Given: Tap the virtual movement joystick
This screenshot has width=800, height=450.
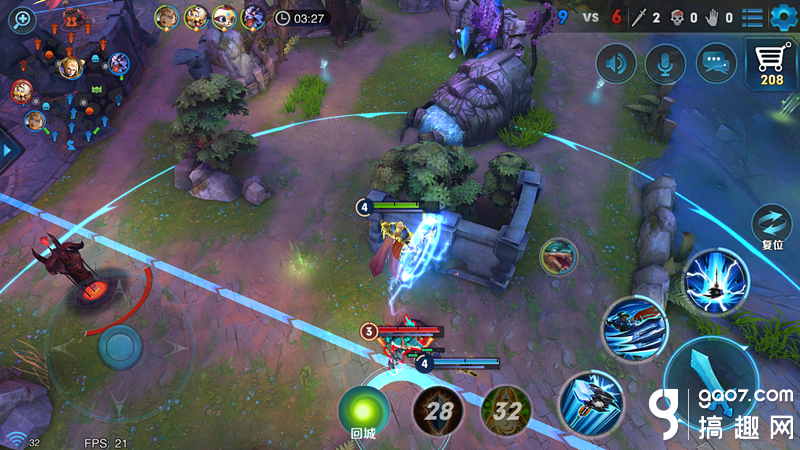Looking at the screenshot, I should click(x=120, y=347).
